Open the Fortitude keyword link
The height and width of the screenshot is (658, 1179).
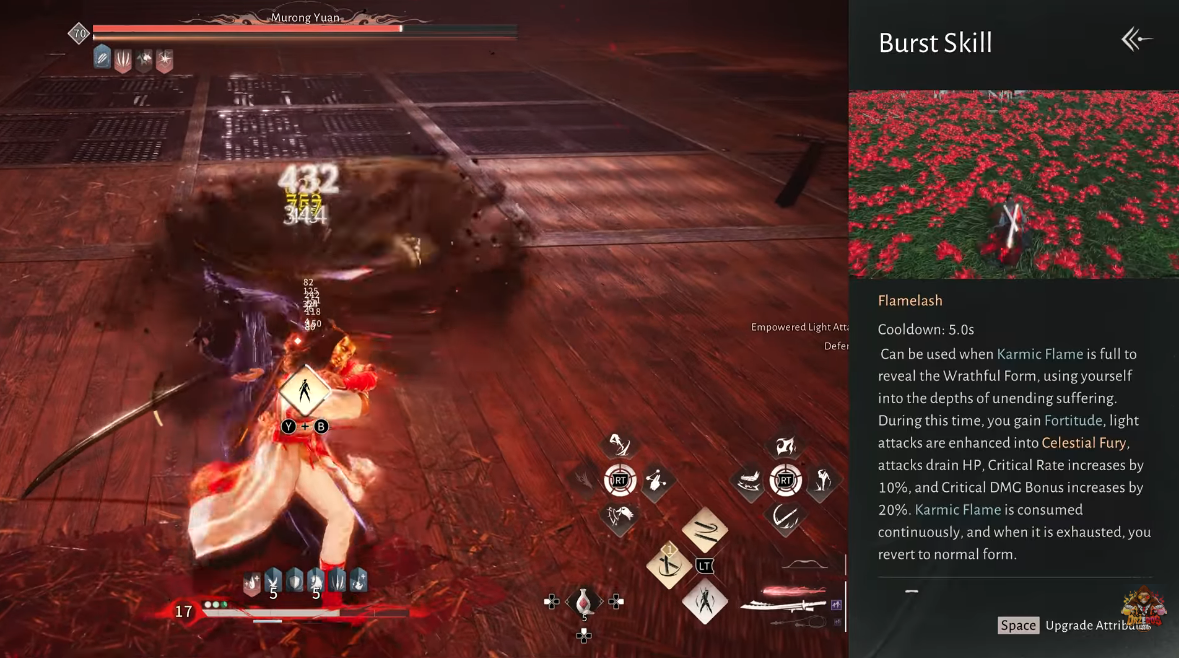(1073, 421)
